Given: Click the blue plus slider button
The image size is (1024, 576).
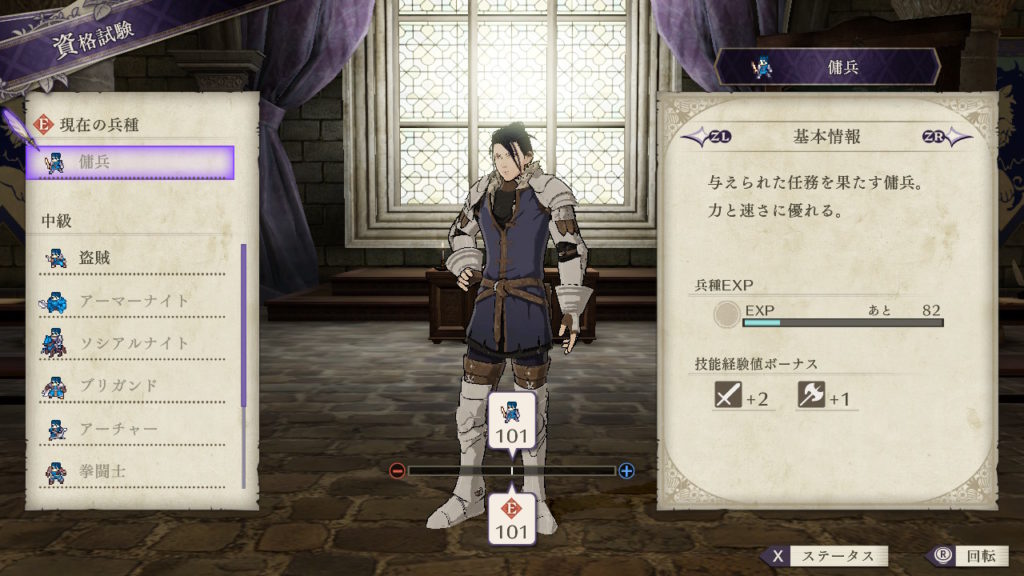Looking at the screenshot, I should 627,470.
